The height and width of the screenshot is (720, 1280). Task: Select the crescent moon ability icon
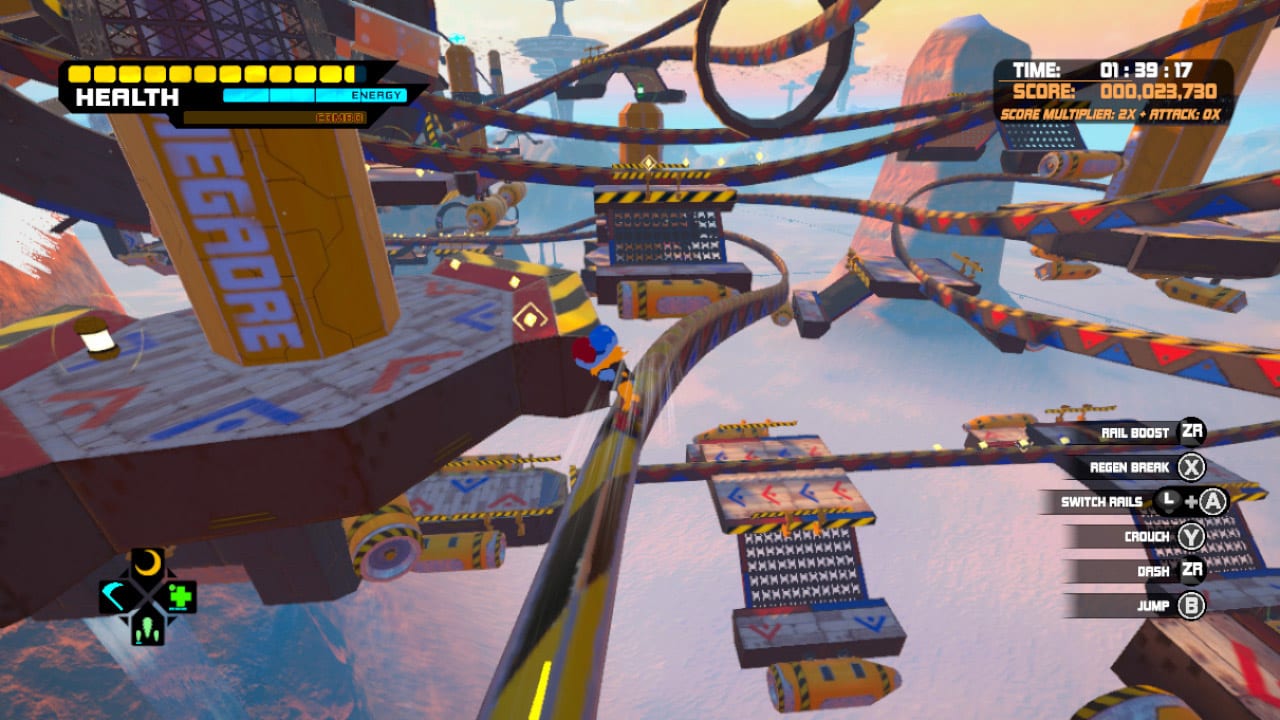148,562
